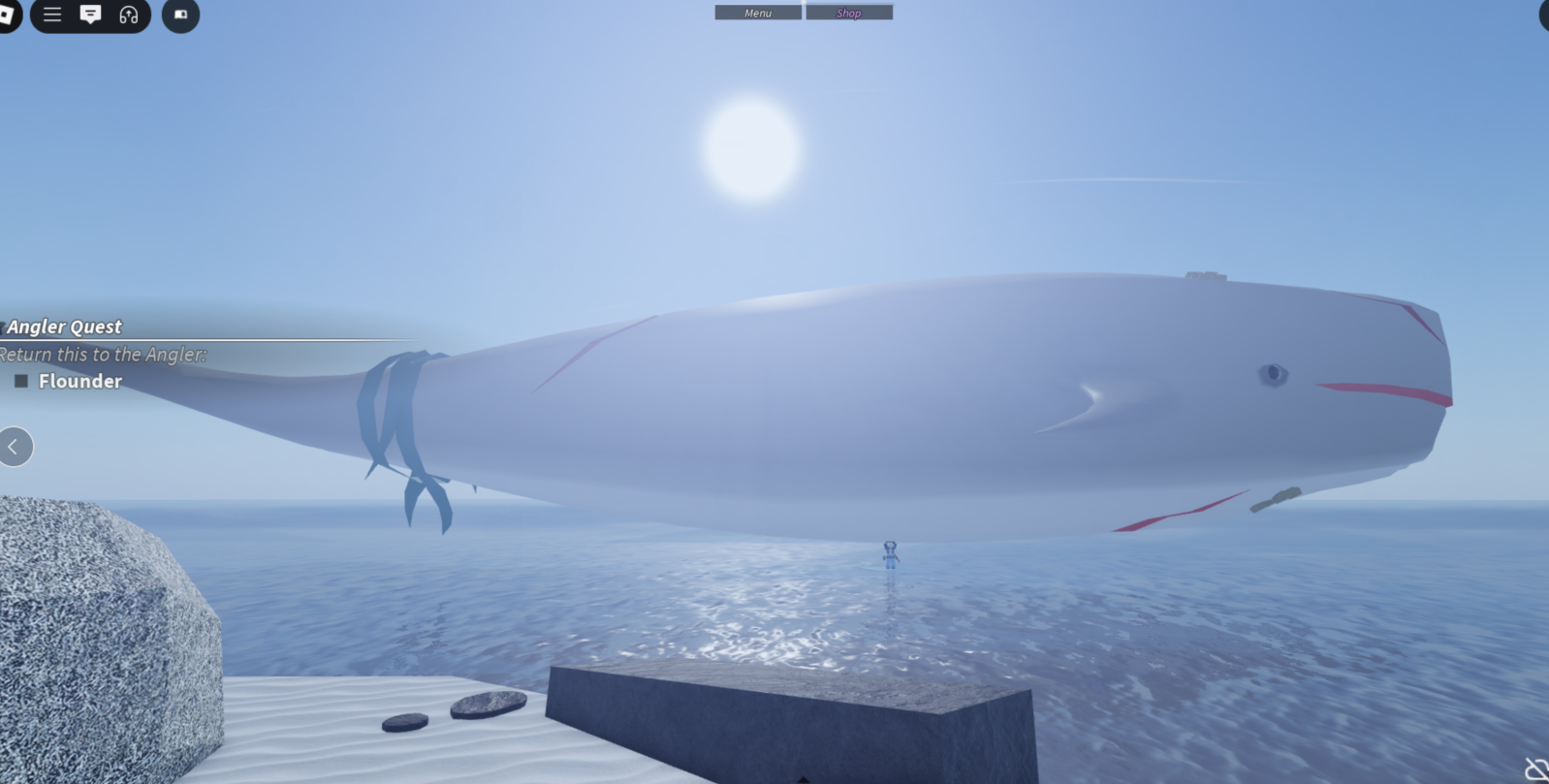Select the Flounder quest entry text
Image resolution: width=1549 pixels, height=784 pixels.
click(79, 381)
